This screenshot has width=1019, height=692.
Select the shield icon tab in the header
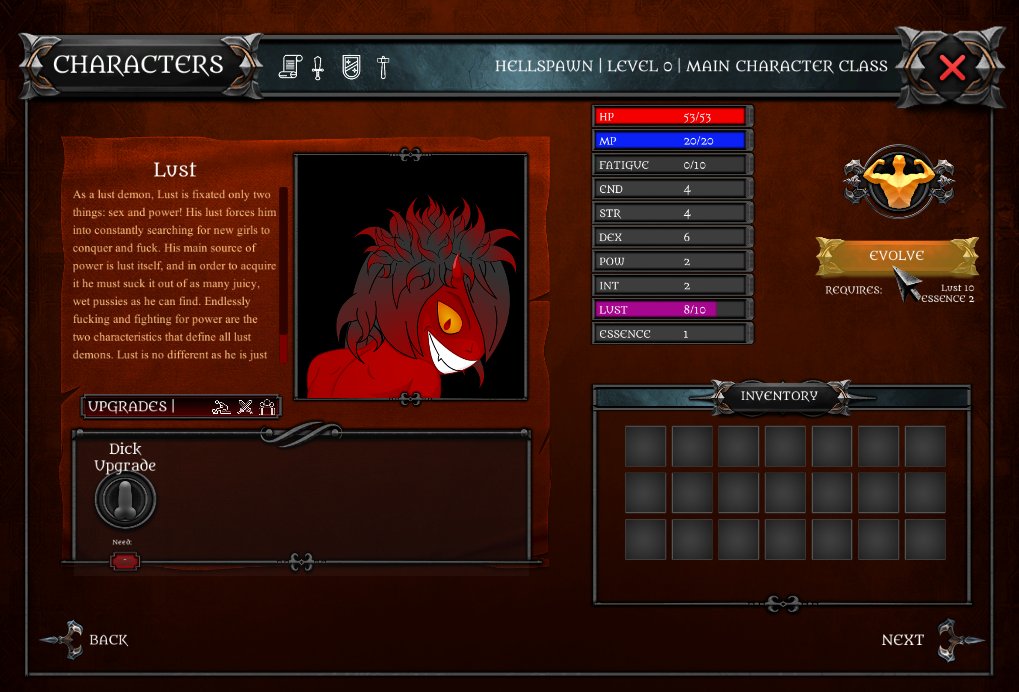pos(351,67)
